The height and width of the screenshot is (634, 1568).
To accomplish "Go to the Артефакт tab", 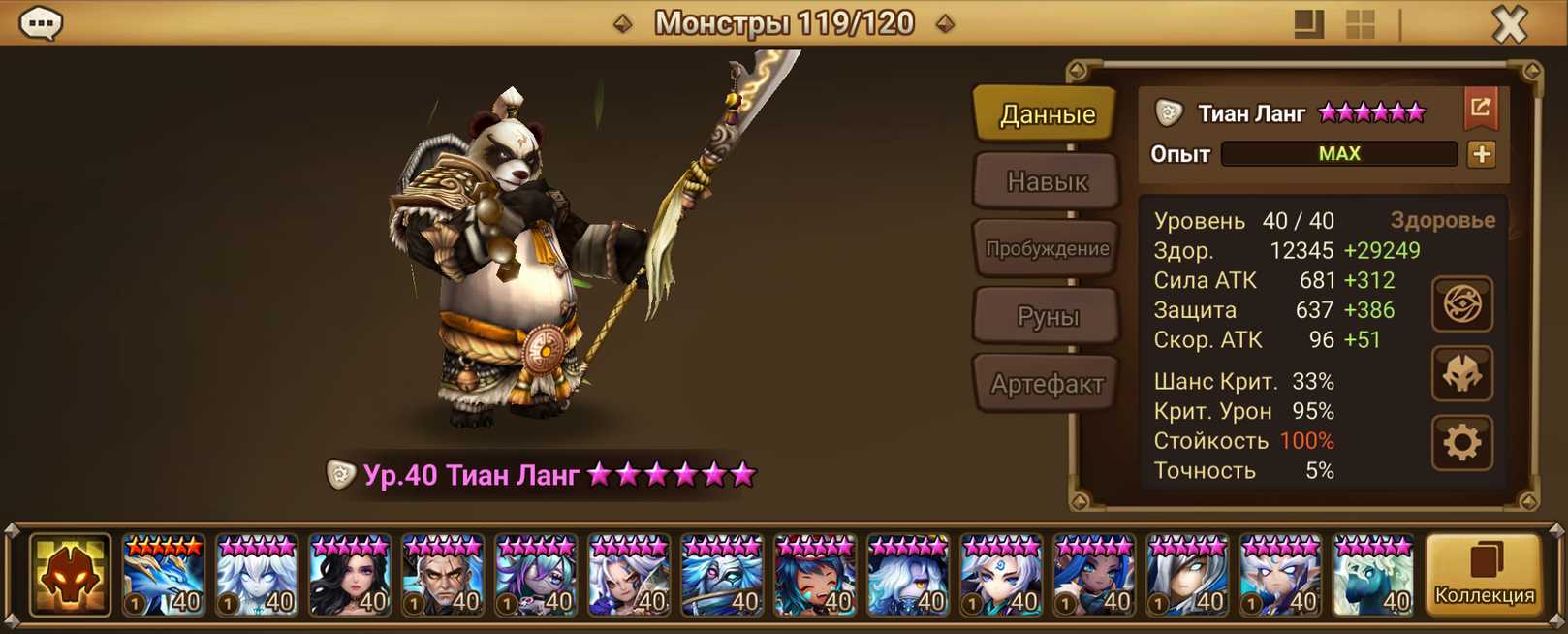I will (1047, 384).
